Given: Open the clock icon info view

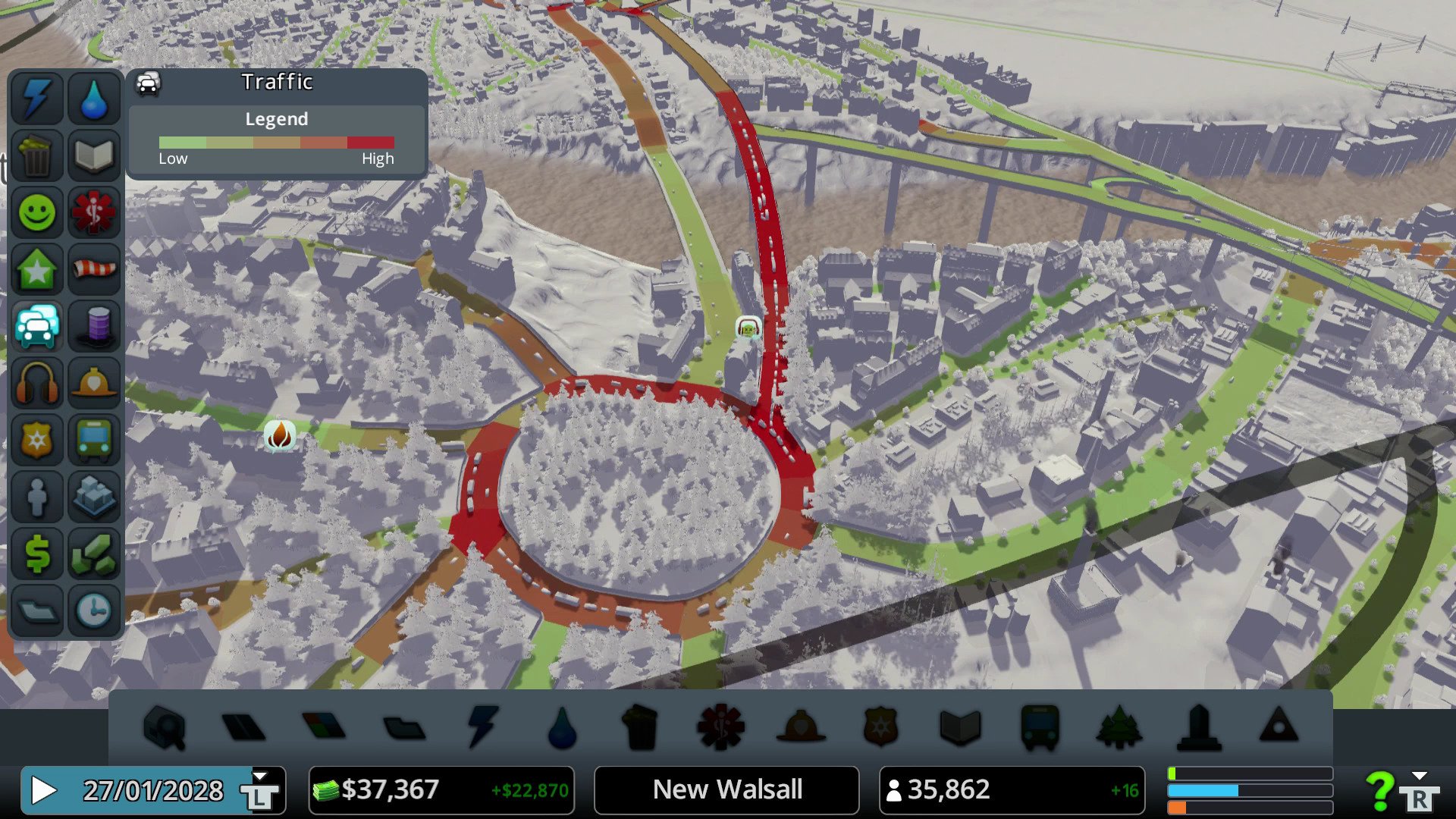Looking at the screenshot, I should pos(94,610).
